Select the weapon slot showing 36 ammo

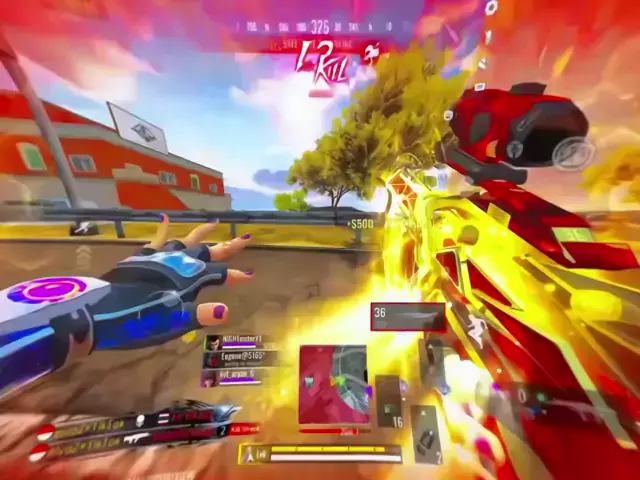coord(407,316)
